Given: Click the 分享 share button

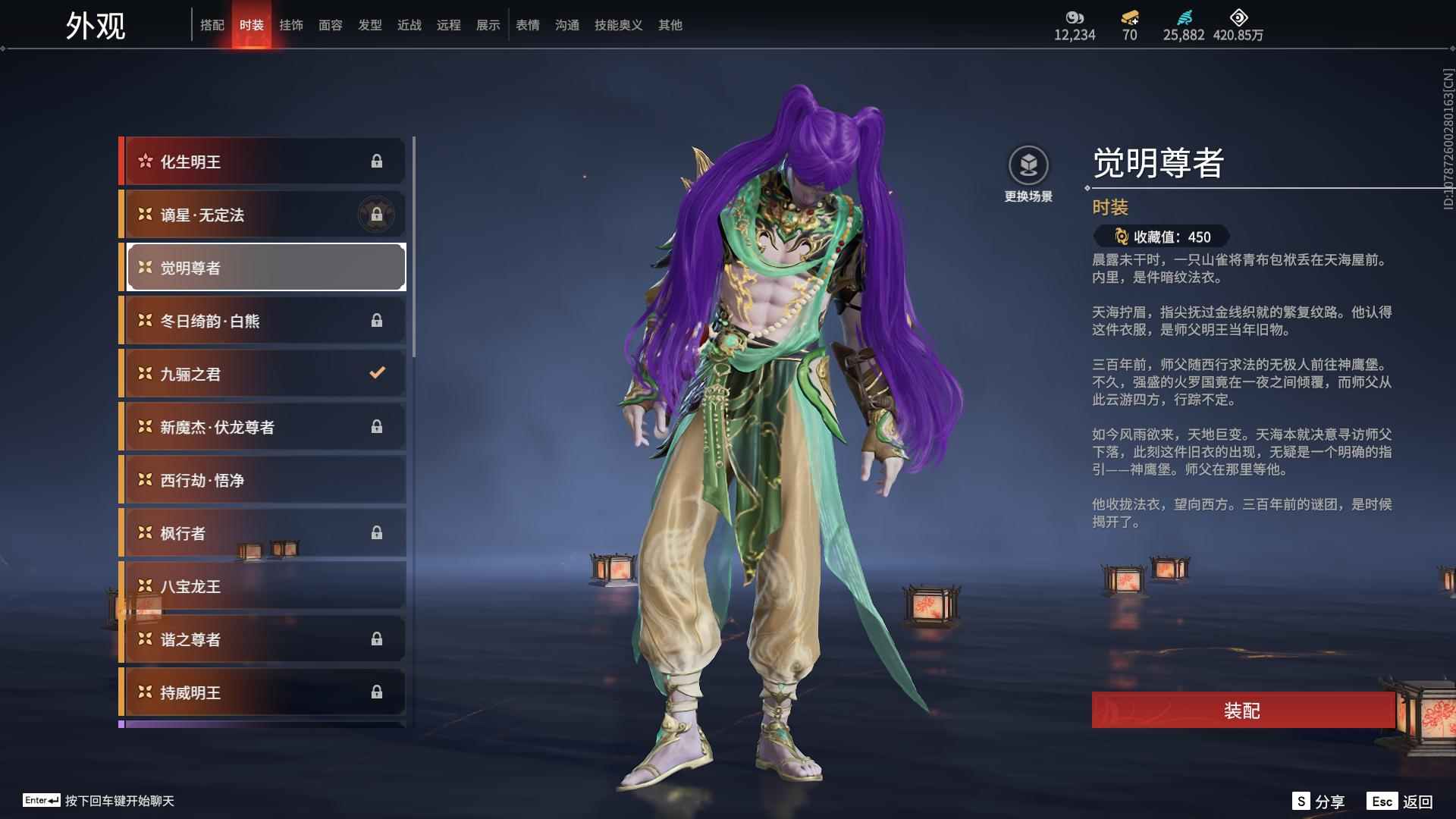Looking at the screenshot, I should click(x=1319, y=802).
